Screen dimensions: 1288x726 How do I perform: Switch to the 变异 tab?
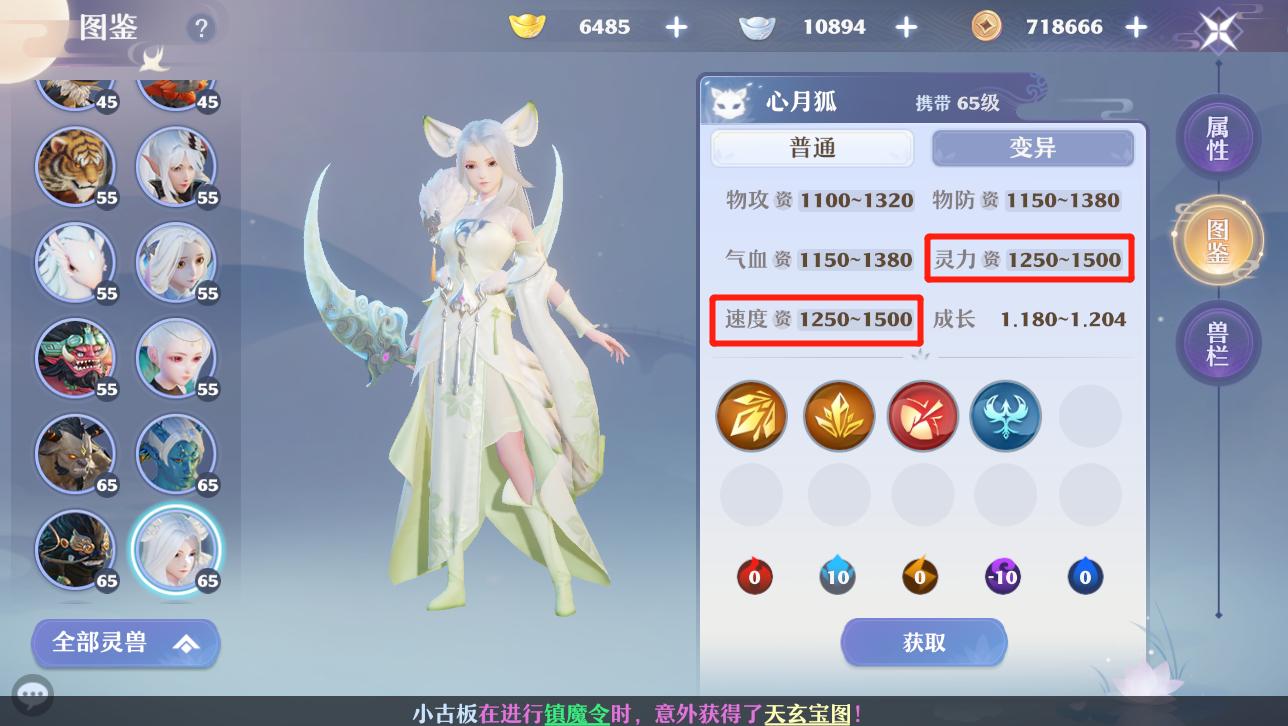pos(1032,147)
